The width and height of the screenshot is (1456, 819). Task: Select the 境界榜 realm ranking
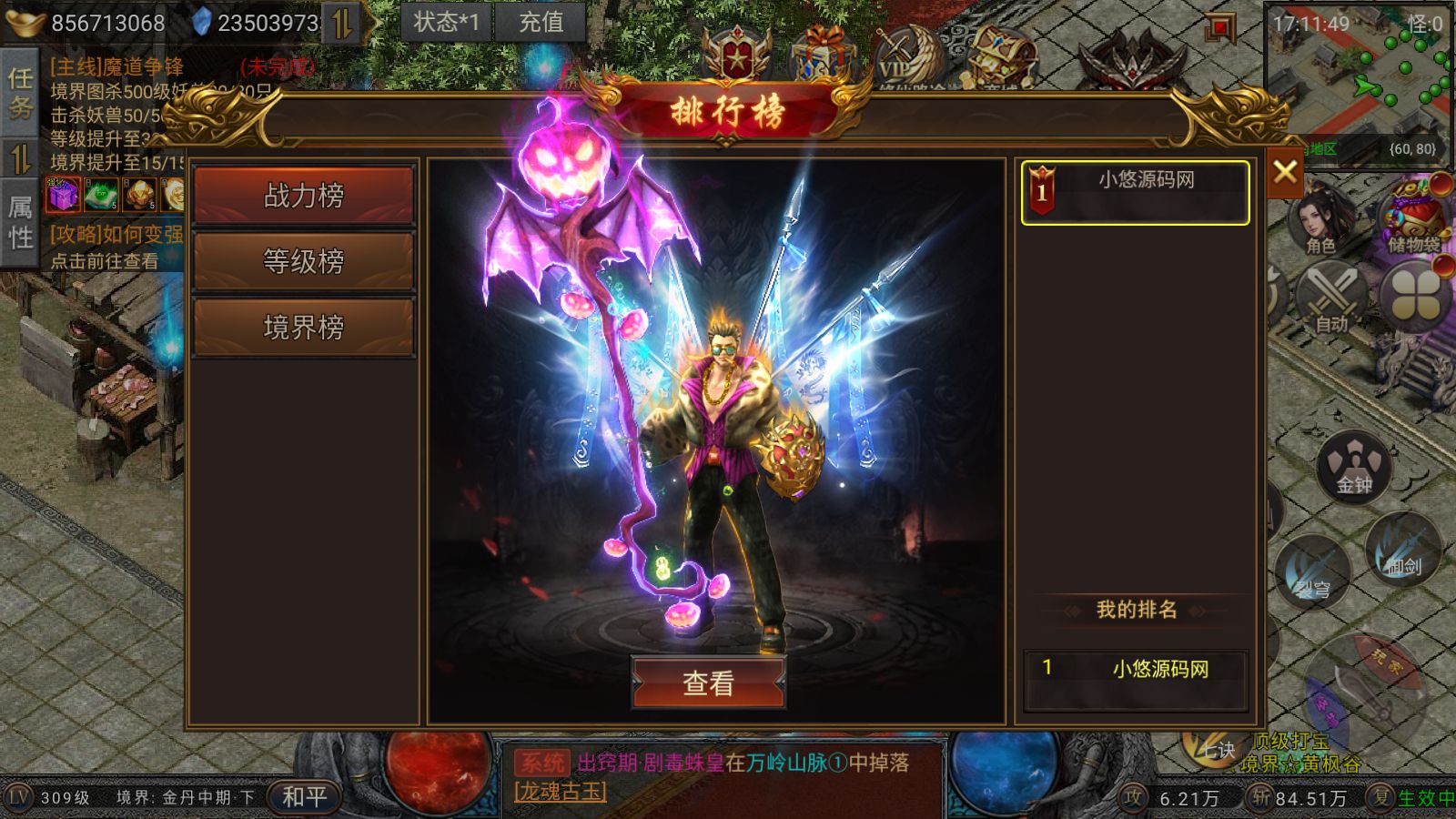(x=303, y=327)
